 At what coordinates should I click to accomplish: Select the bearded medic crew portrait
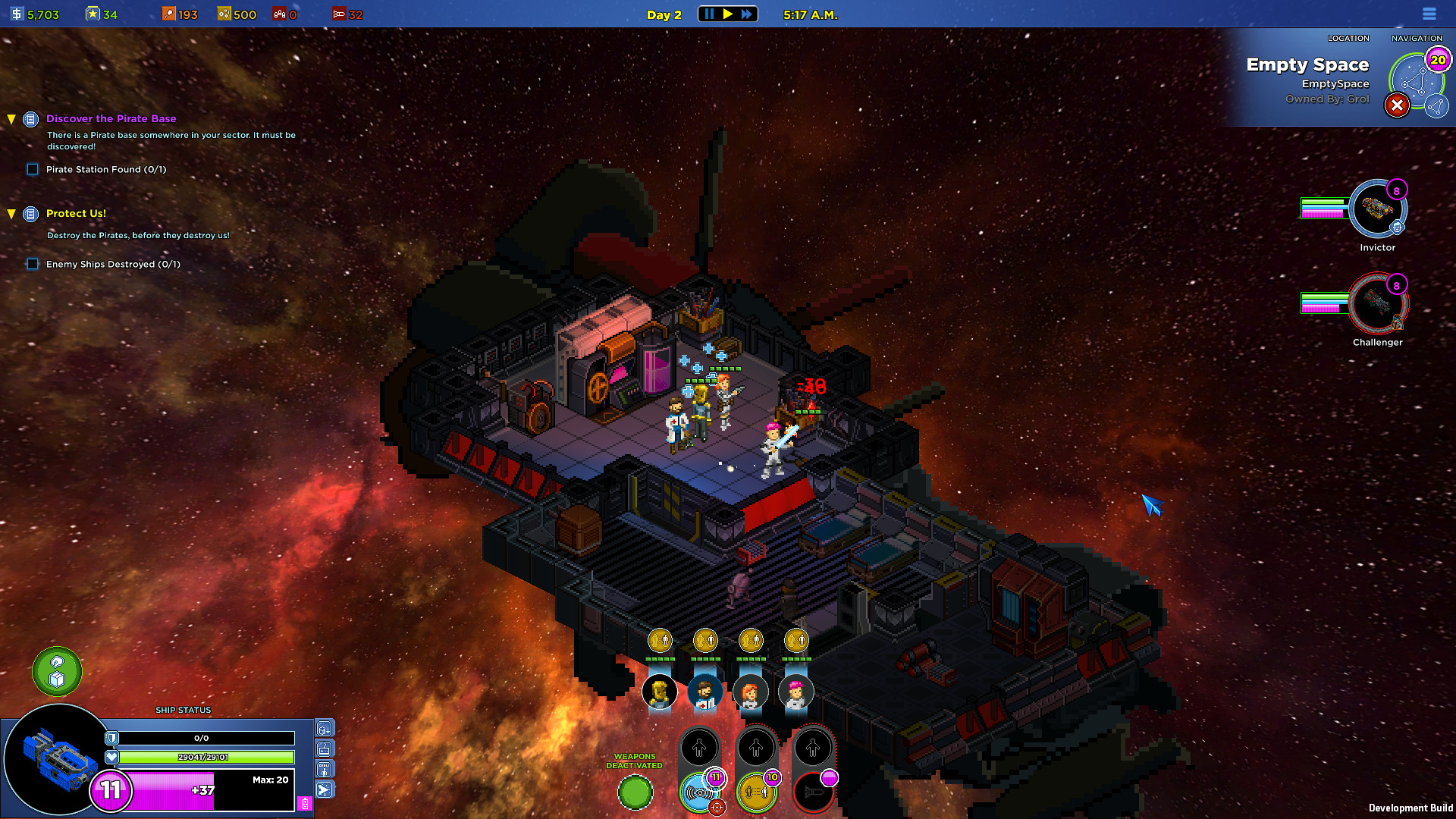pos(704,692)
